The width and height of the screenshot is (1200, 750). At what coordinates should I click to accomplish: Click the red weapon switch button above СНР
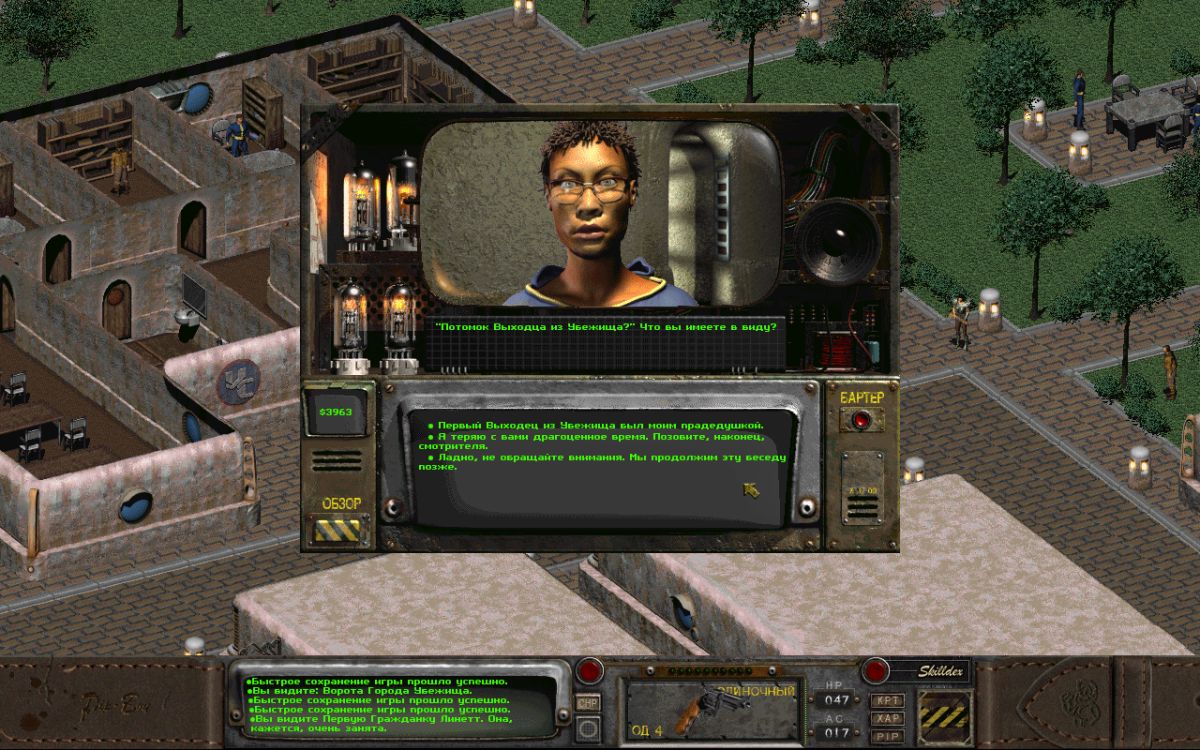(589, 671)
